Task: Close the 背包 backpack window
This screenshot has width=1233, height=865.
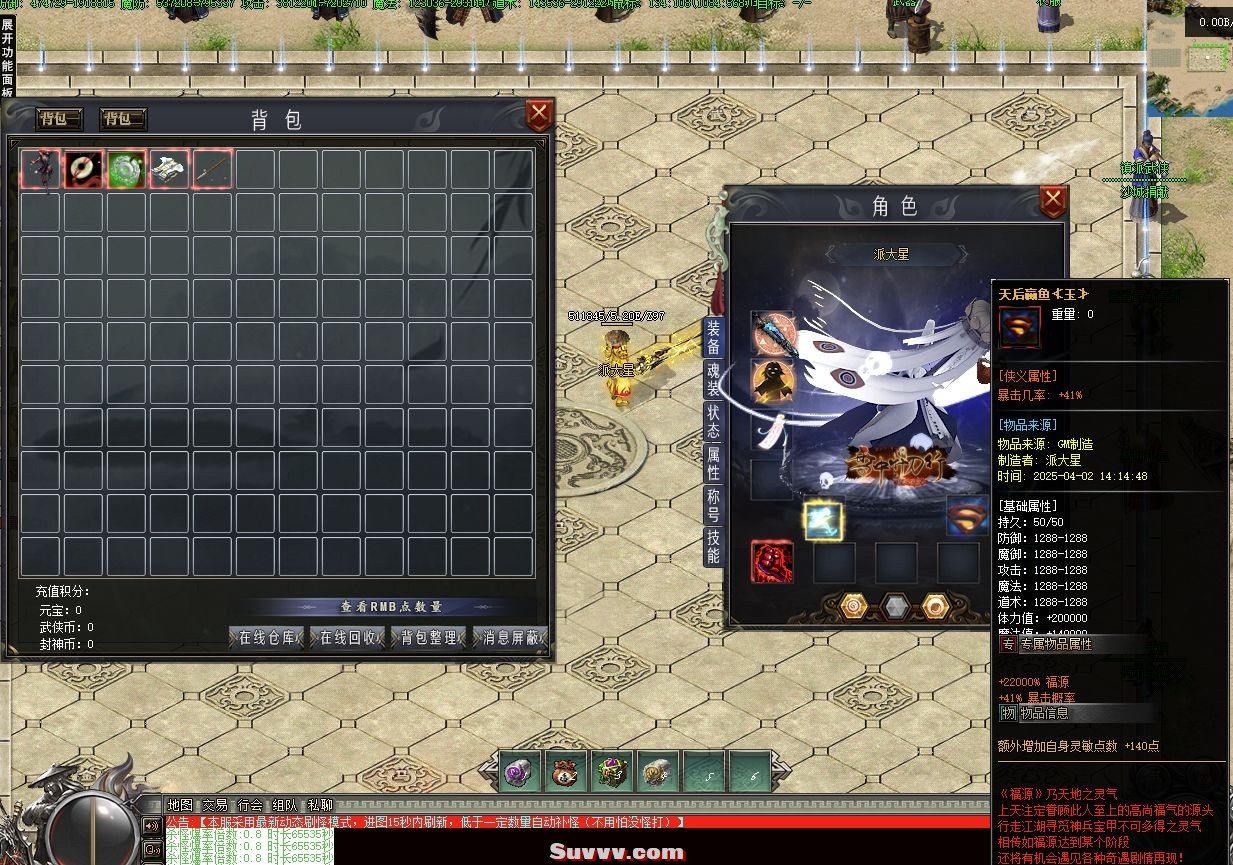Action: click(539, 116)
